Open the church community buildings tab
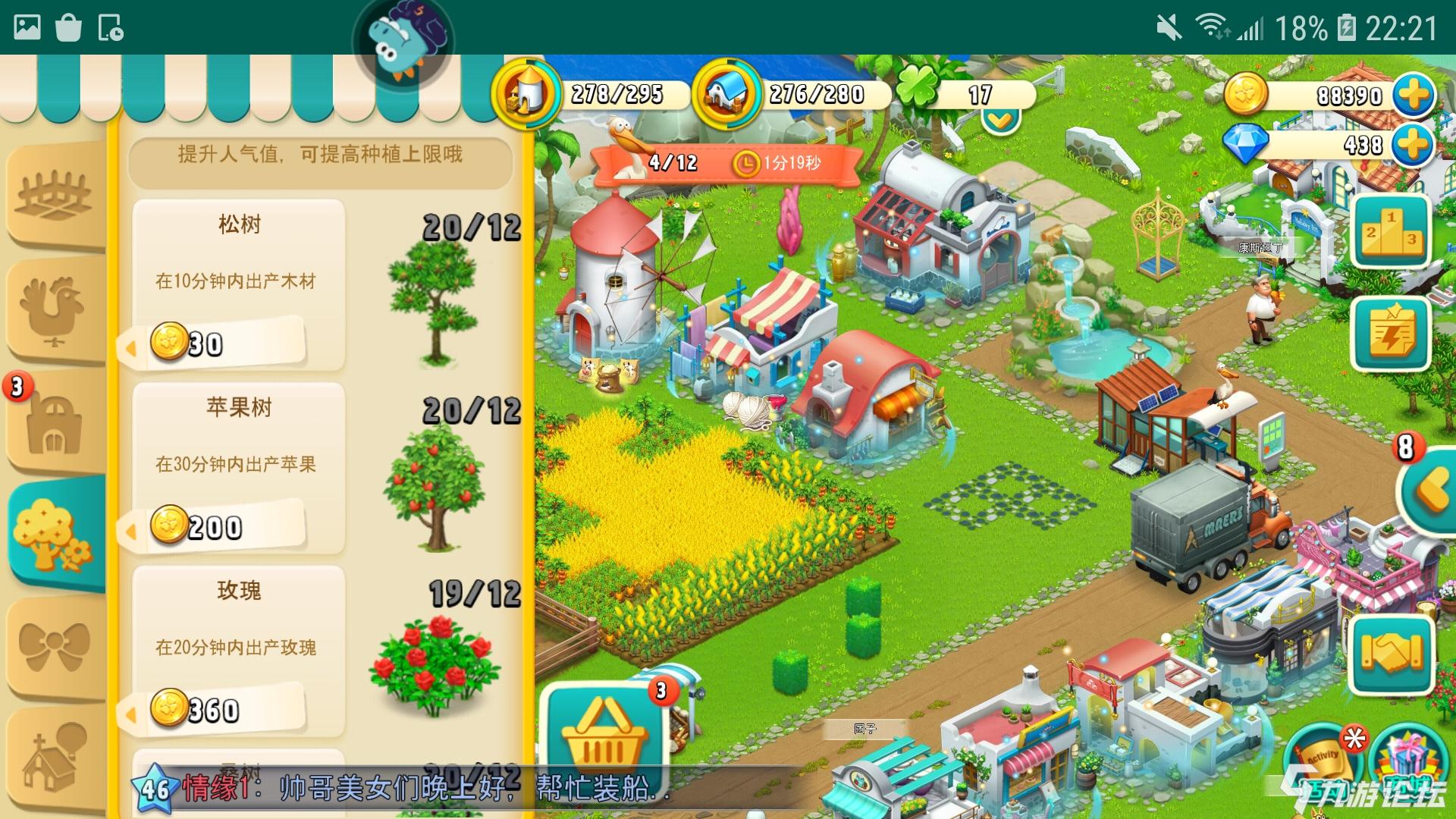 click(53, 758)
